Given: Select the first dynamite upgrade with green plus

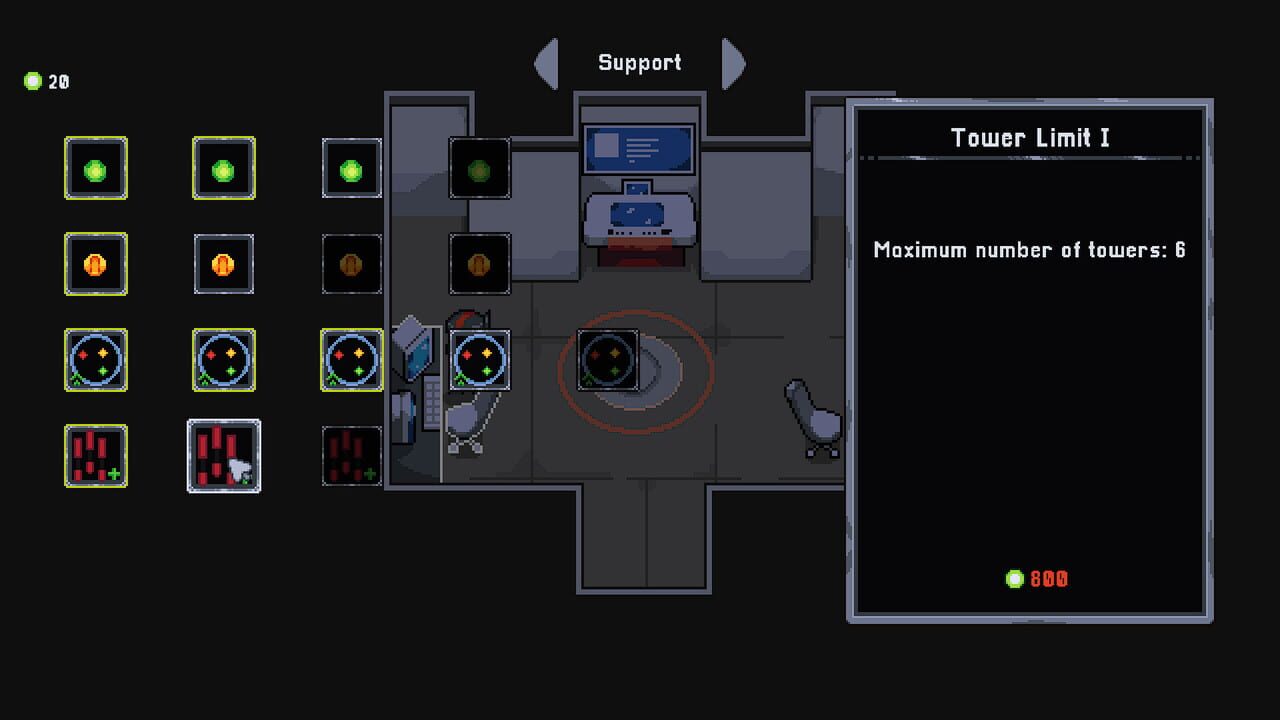Looking at the screenshot, I should coord(96,455).
